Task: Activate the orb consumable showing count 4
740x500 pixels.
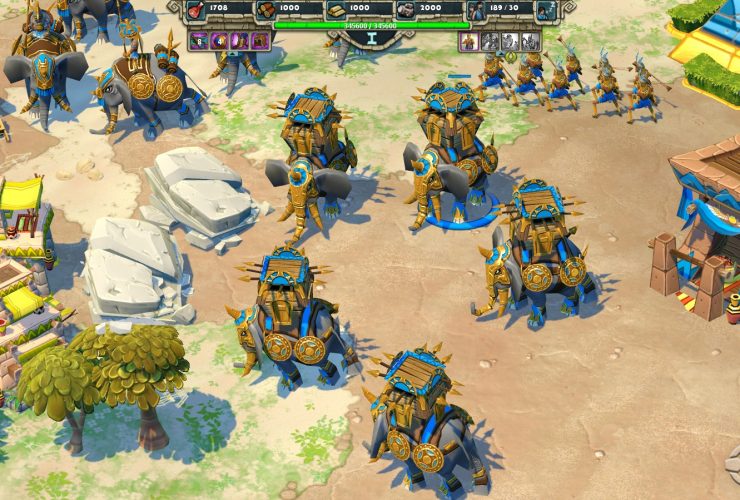Action: 219,41
